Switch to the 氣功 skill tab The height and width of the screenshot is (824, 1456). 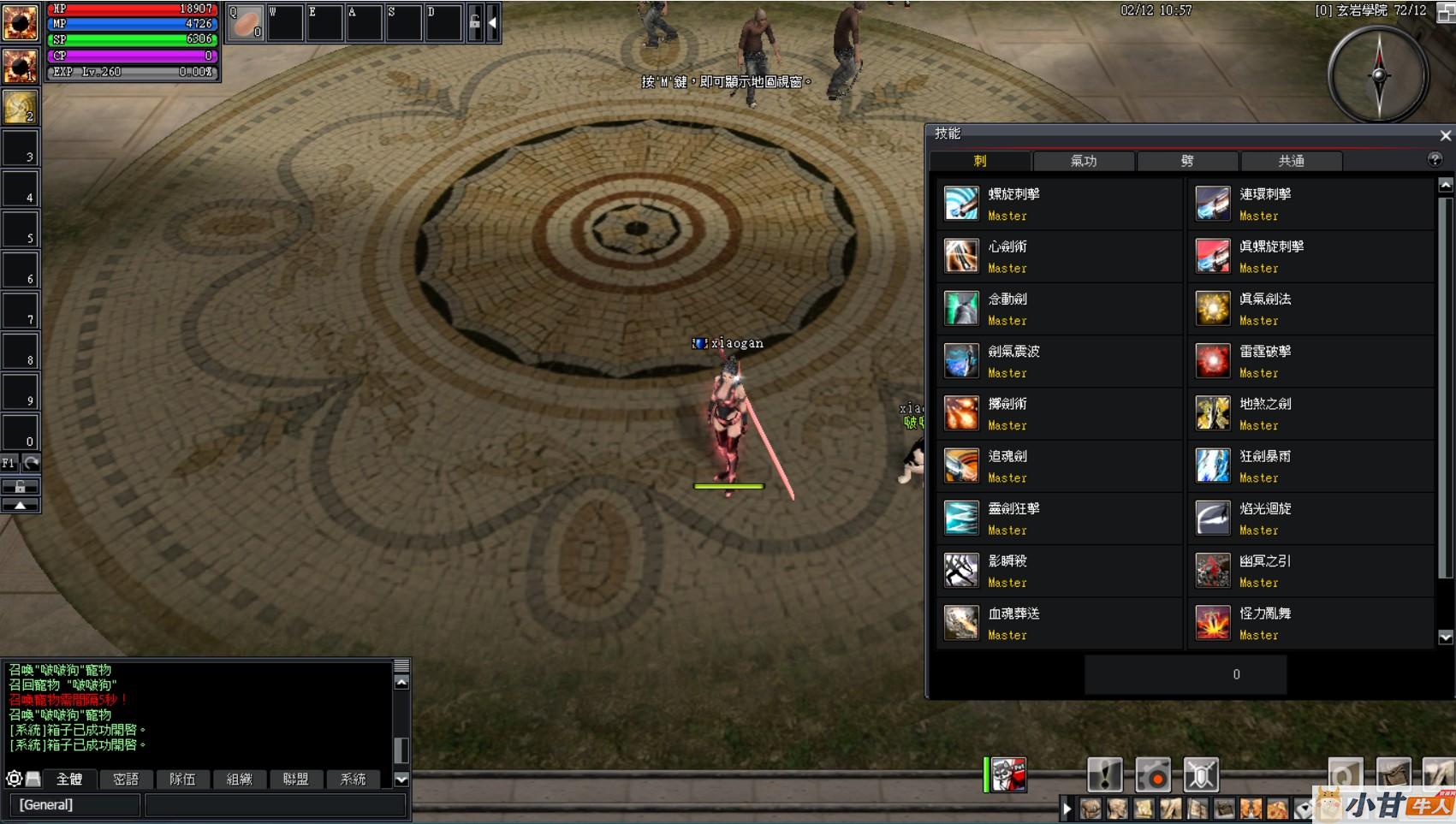click(x=1084, y=161)
